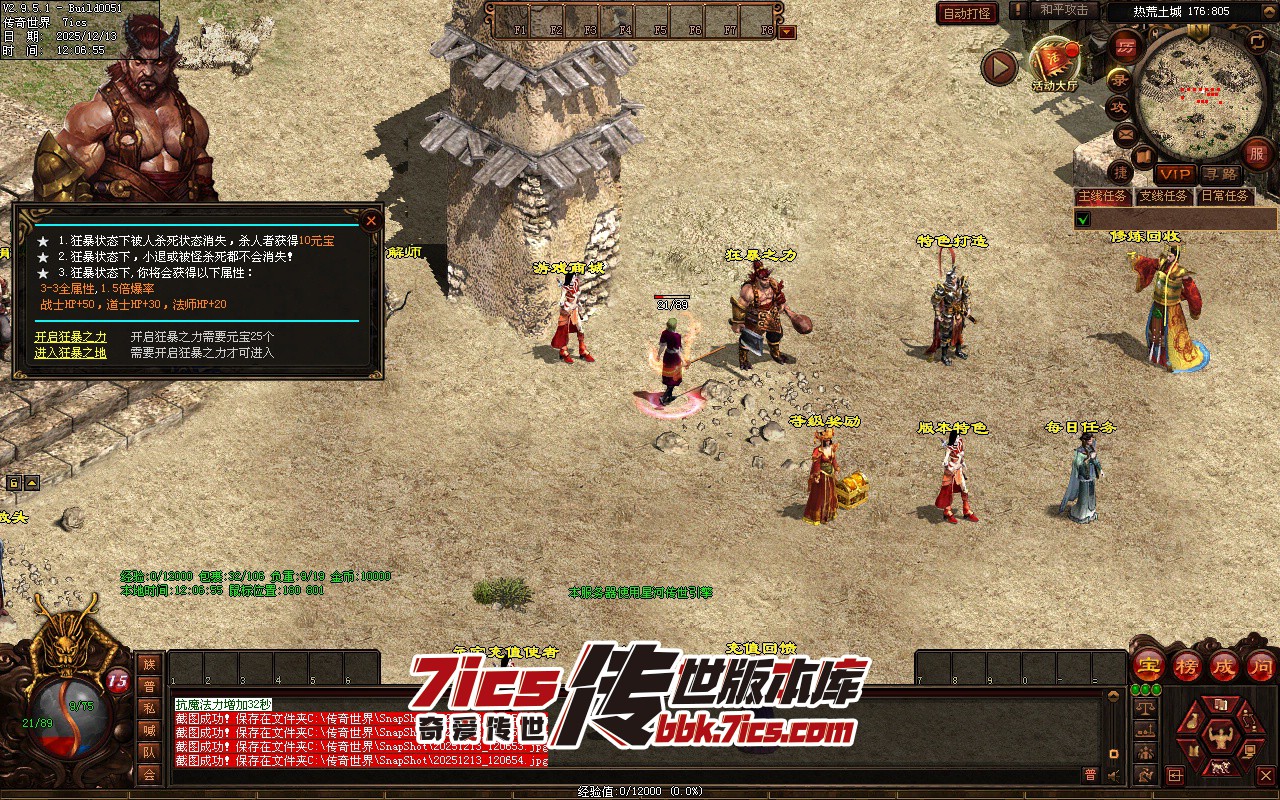Select the 私 private chat channel
This screenshot has width=1280, height=800.
(x=149, y=708)
